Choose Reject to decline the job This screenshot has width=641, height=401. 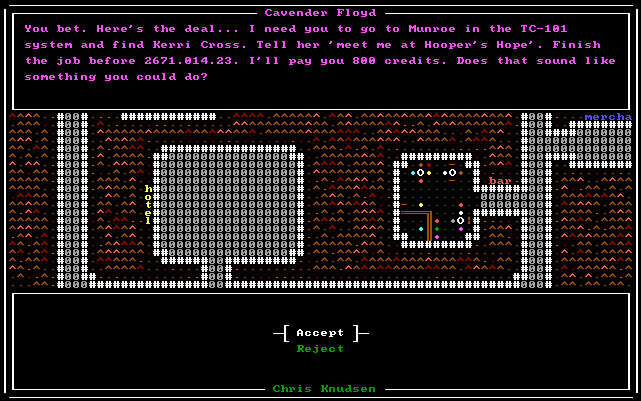(320, 349)
